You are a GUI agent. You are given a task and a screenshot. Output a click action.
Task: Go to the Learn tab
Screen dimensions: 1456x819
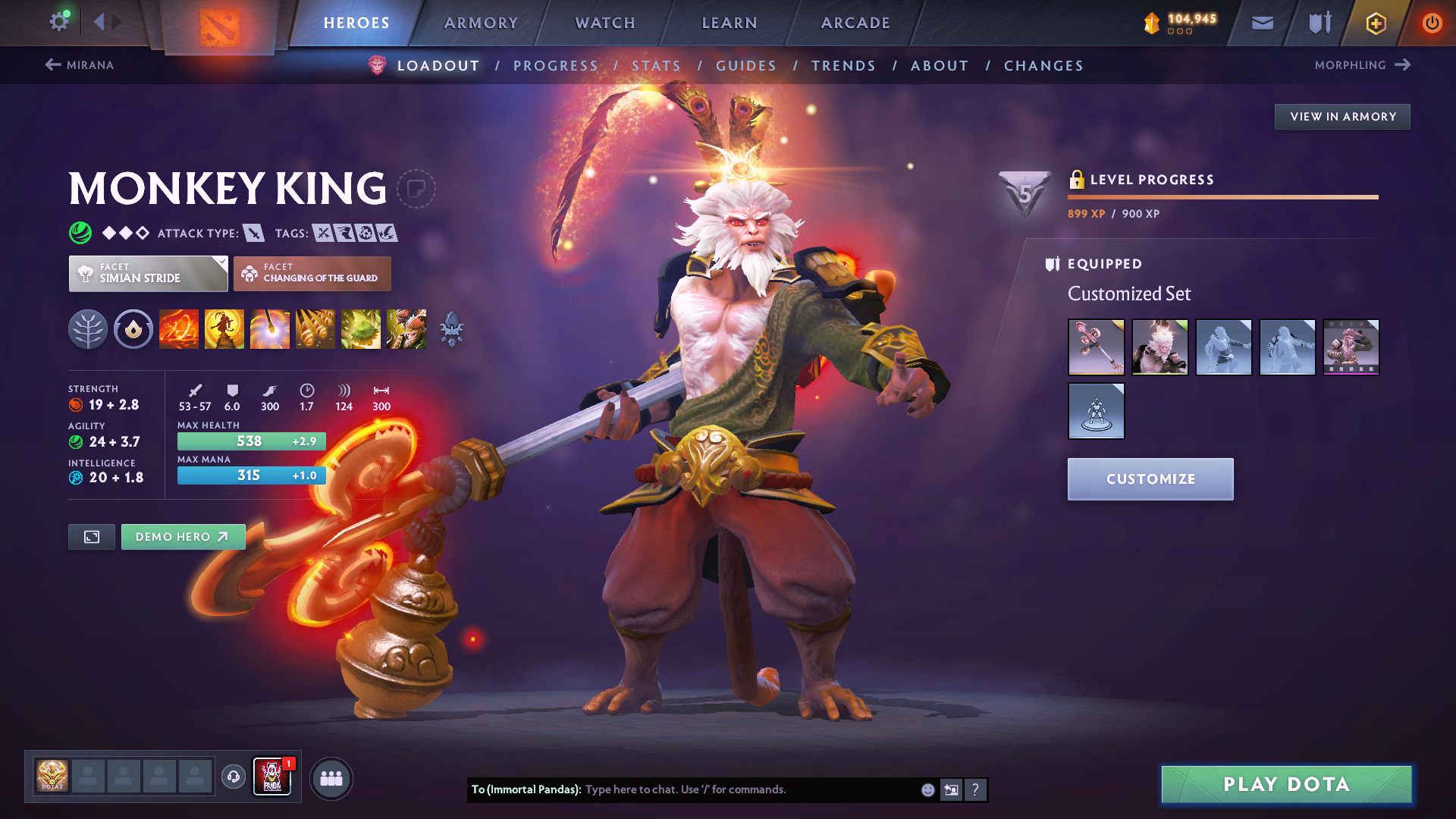[x=730, y=23]
